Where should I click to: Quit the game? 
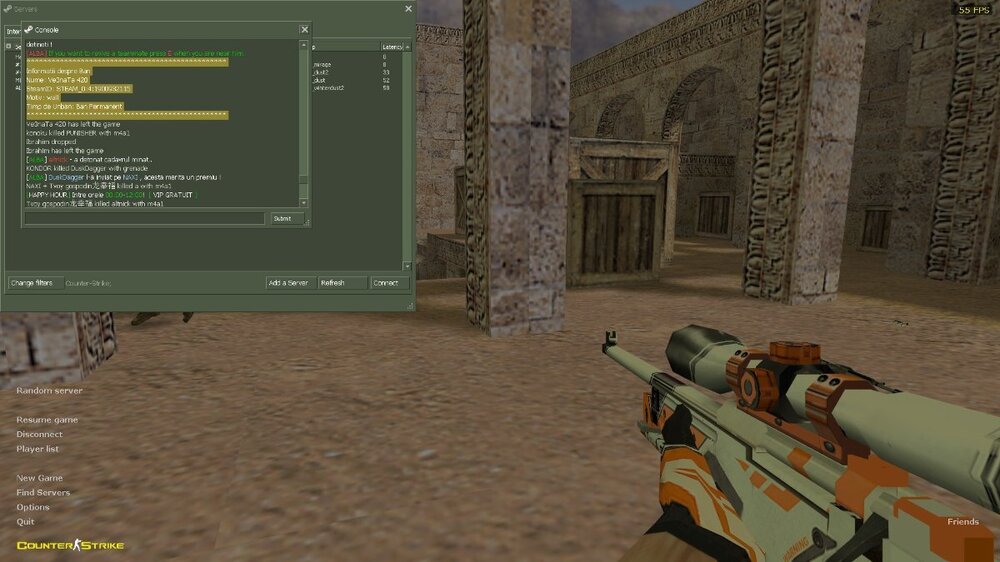(25, 521)
